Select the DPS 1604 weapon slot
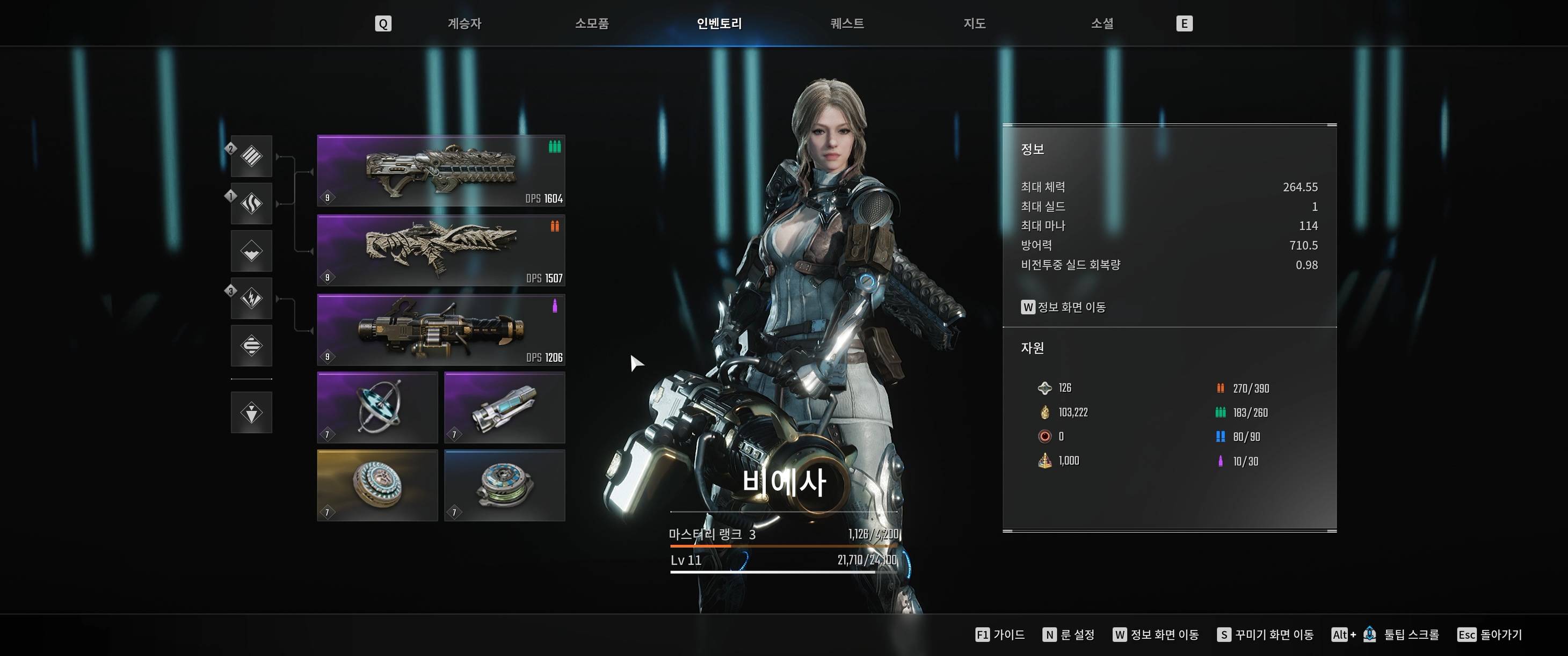Screen dimensions: 1568x656 [441, 171]
